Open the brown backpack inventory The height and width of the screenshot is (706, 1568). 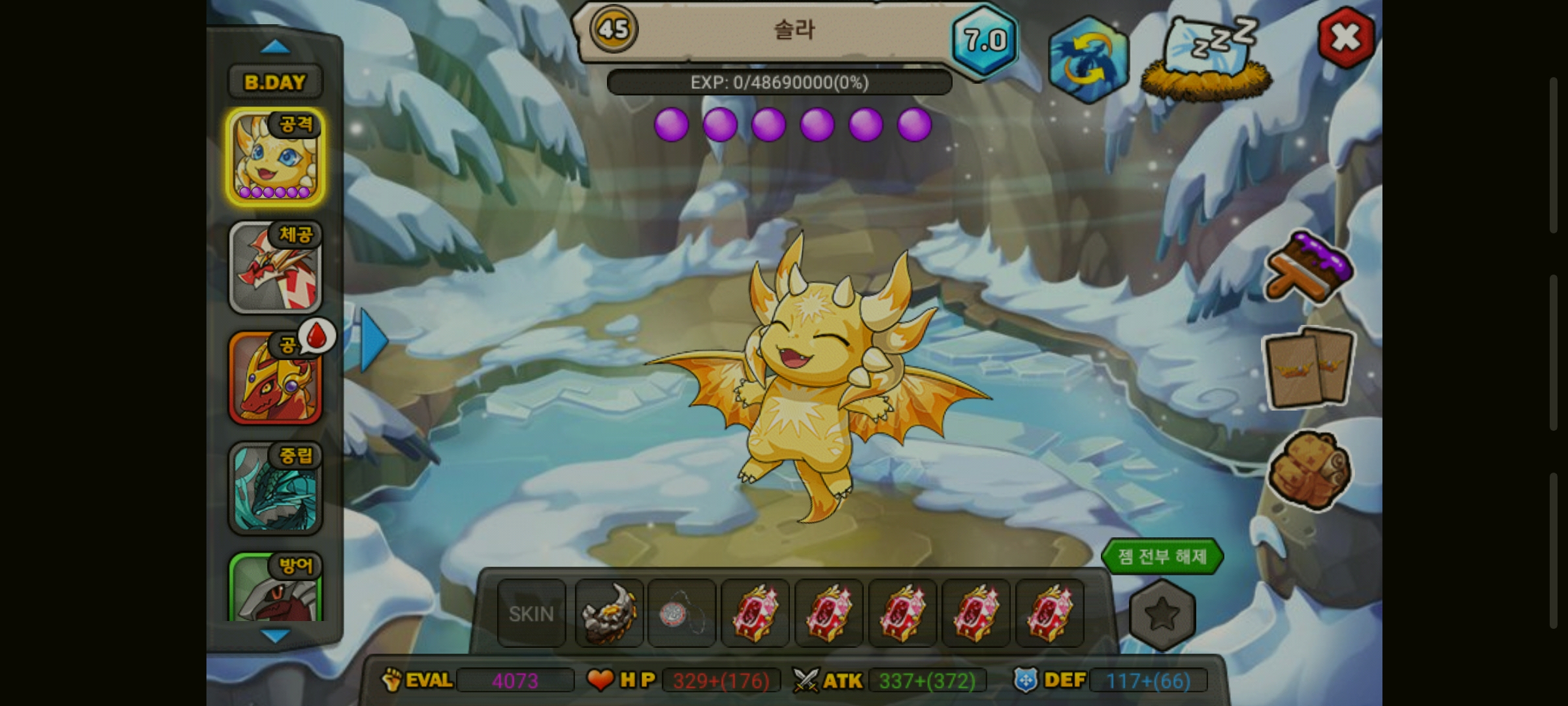pos(1309,469)
